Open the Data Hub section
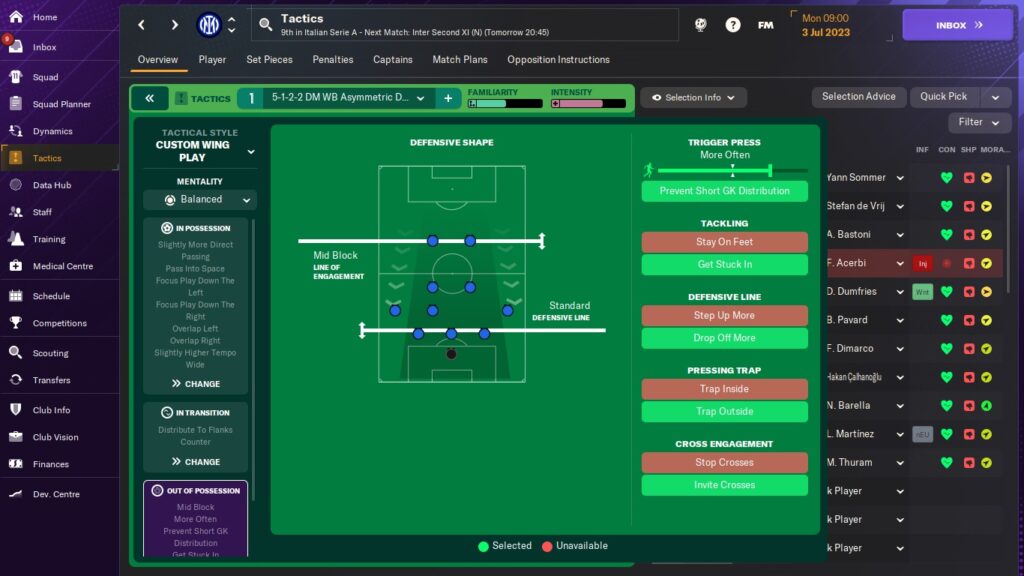This screenshot has height=576, width=1024. (x=51, y=185)
